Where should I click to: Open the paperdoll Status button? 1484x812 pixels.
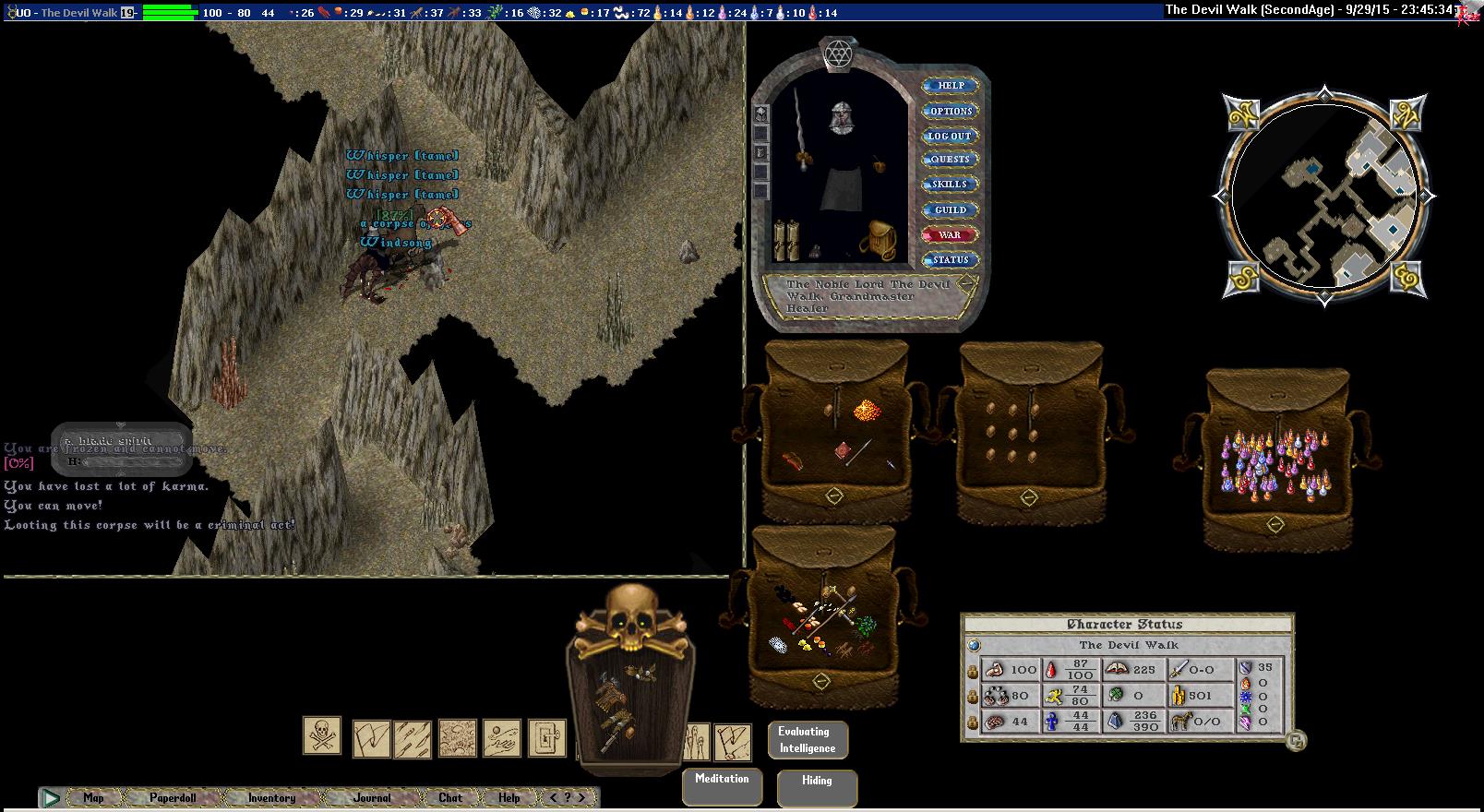[950, 260]
